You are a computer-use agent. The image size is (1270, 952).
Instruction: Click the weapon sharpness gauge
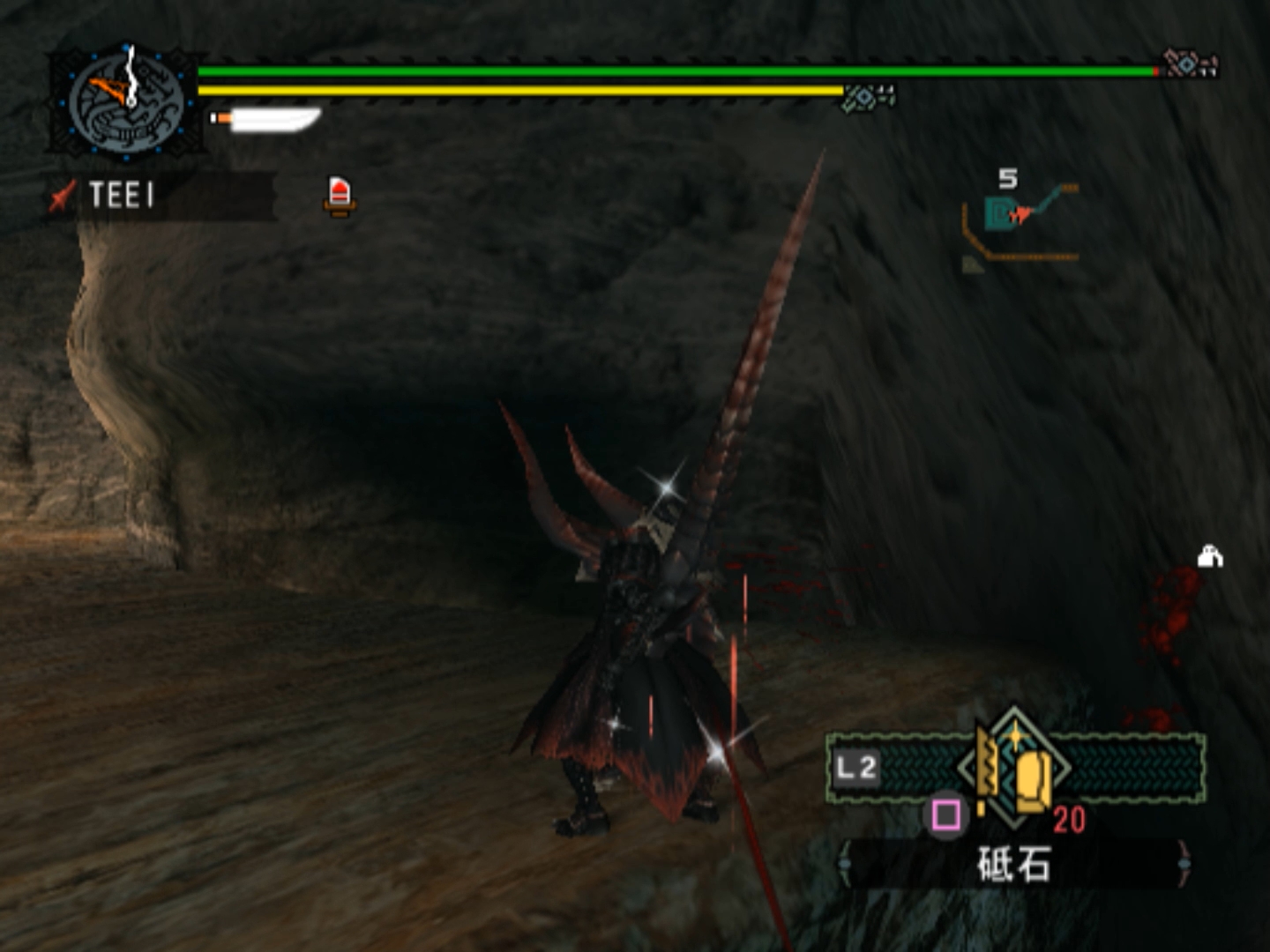(266, 119)
